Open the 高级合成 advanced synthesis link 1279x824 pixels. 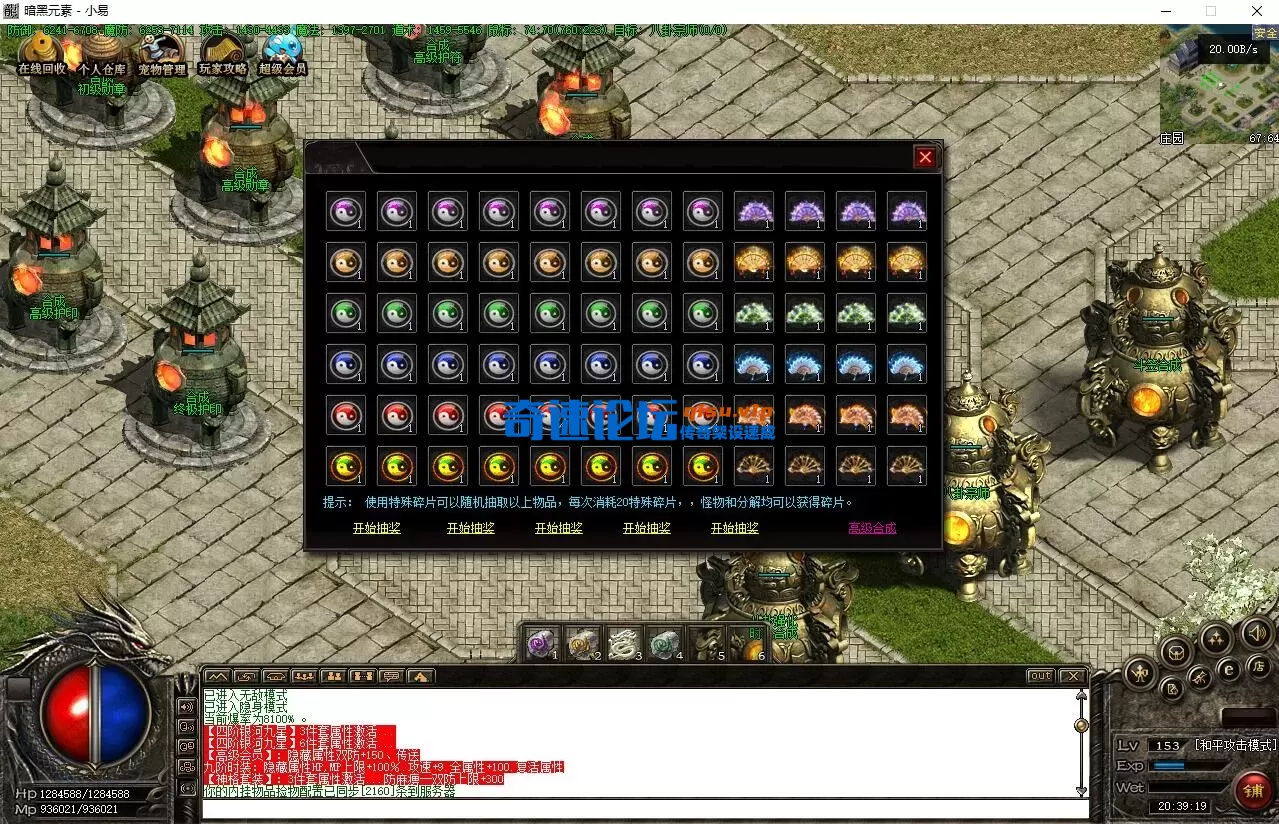coord(871,528)
